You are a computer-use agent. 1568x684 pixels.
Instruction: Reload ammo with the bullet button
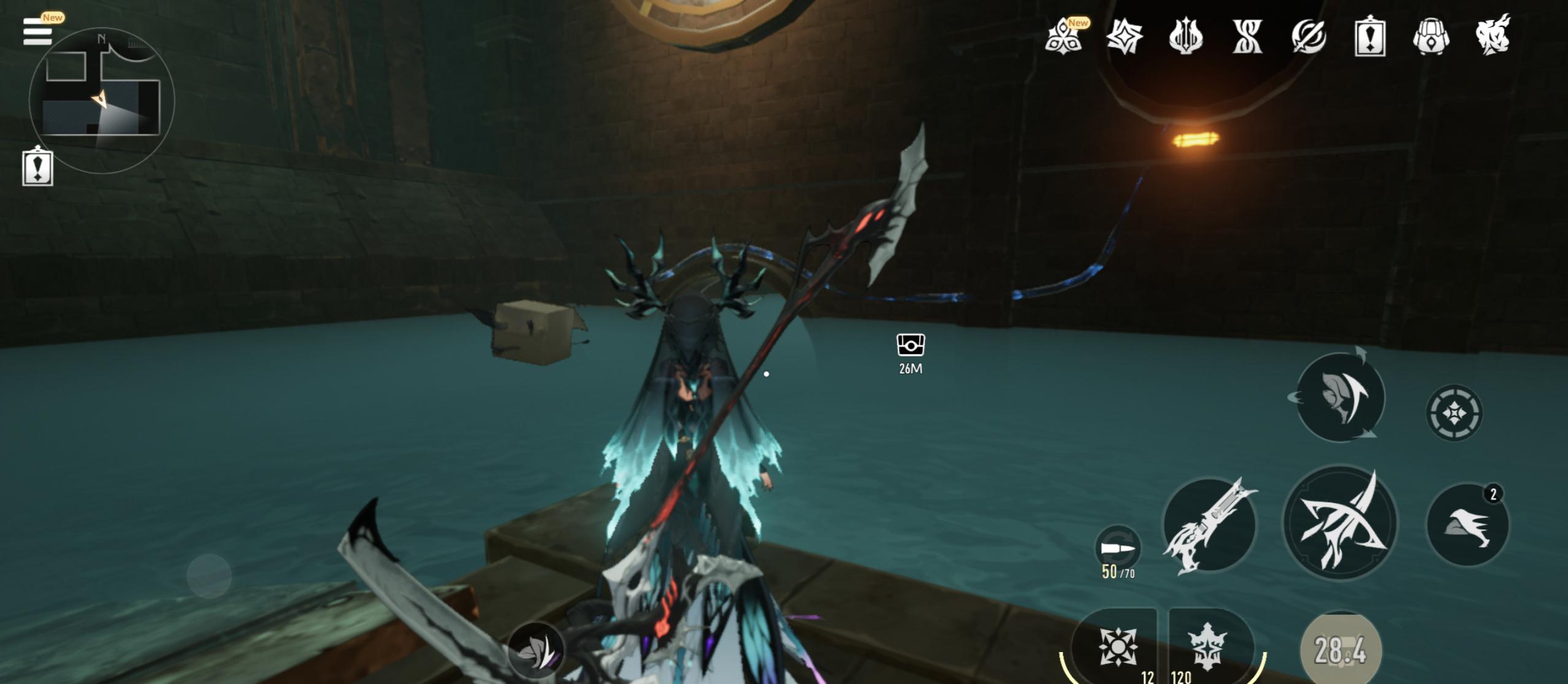(1117, 548)
